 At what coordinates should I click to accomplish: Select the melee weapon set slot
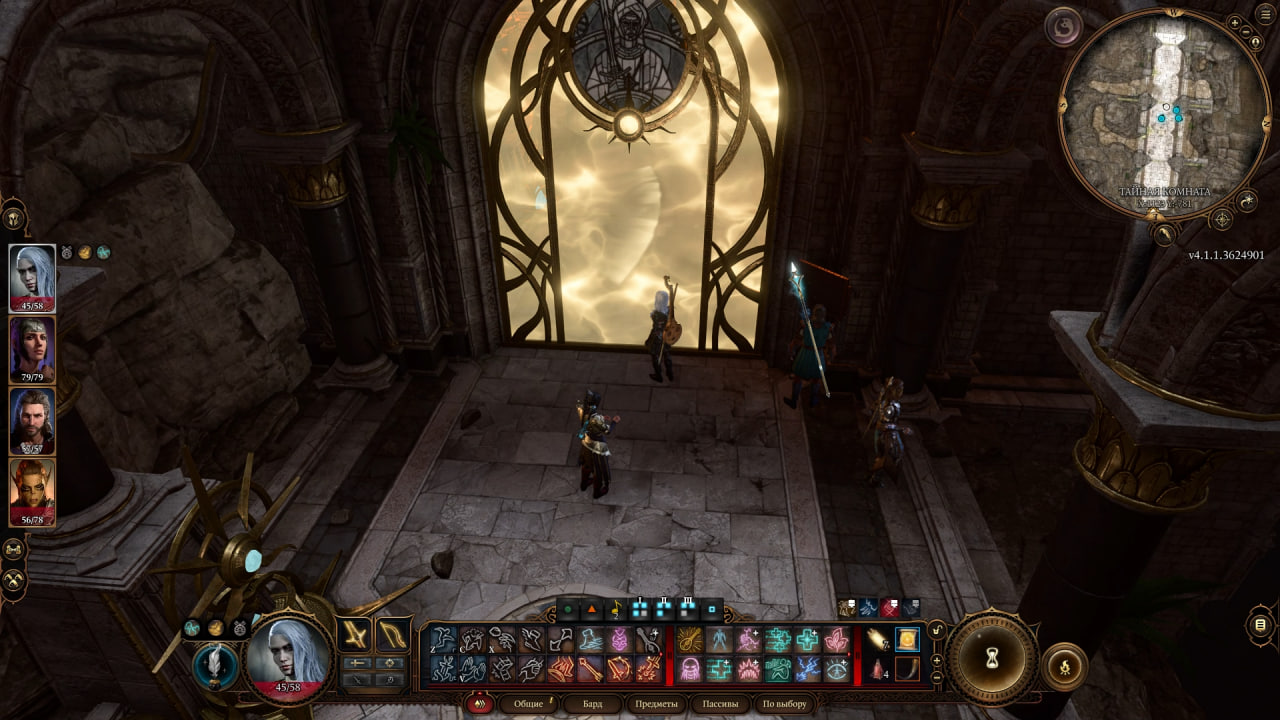[354, 633]
